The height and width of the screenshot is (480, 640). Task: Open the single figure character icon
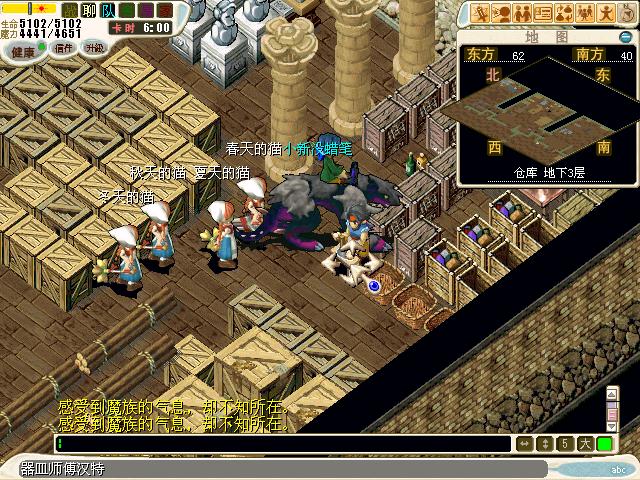(604, 13)
